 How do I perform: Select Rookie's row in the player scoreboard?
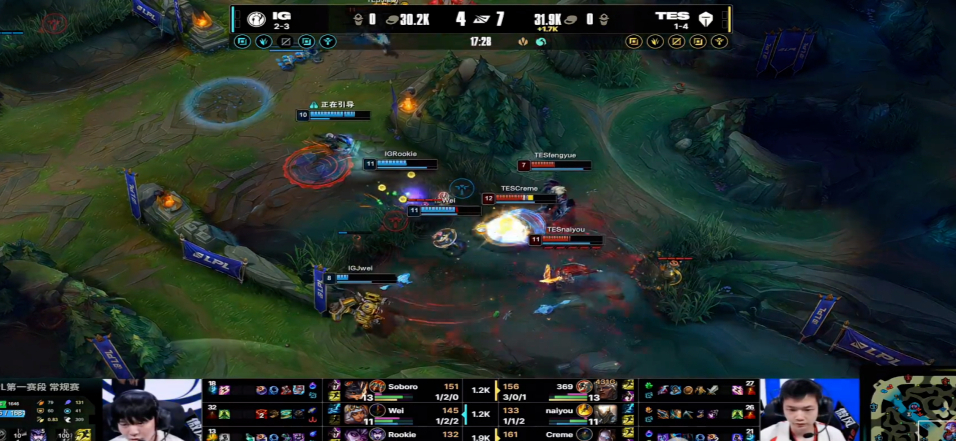click(400, 435)
